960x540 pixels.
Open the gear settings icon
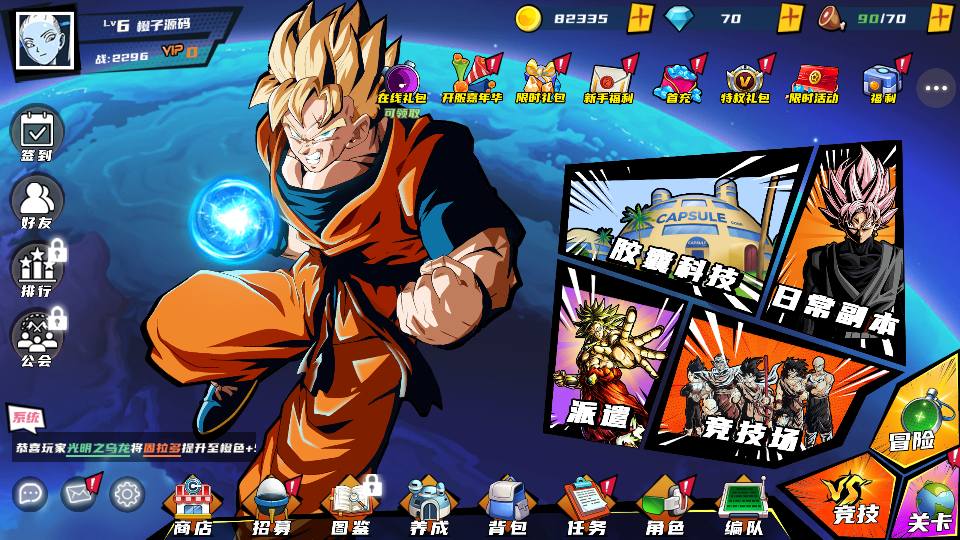127,493
